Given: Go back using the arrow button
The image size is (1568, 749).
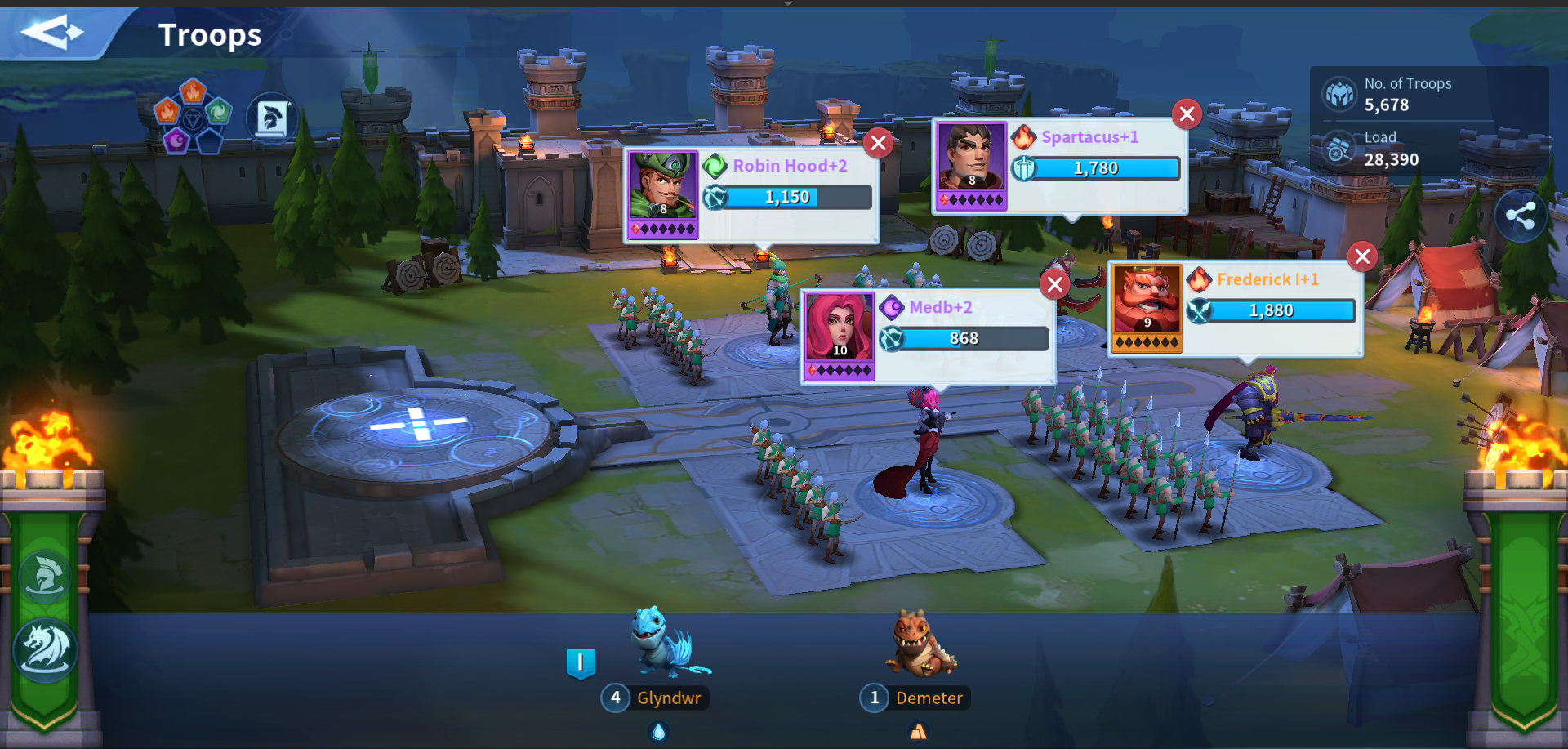Looking at the screenshot, I should 52,33.
